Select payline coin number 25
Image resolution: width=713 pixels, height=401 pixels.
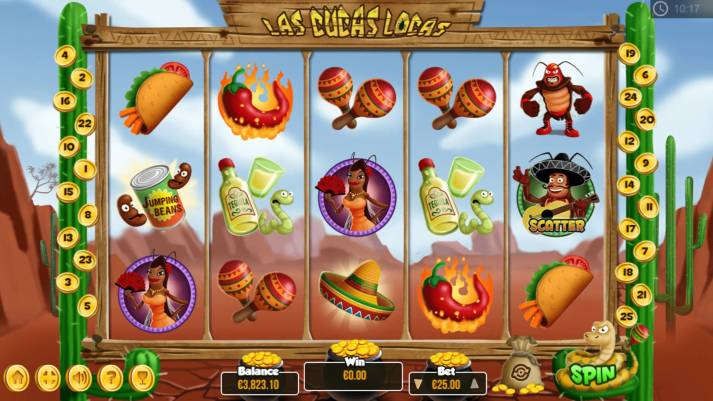(x=628, y=316)
